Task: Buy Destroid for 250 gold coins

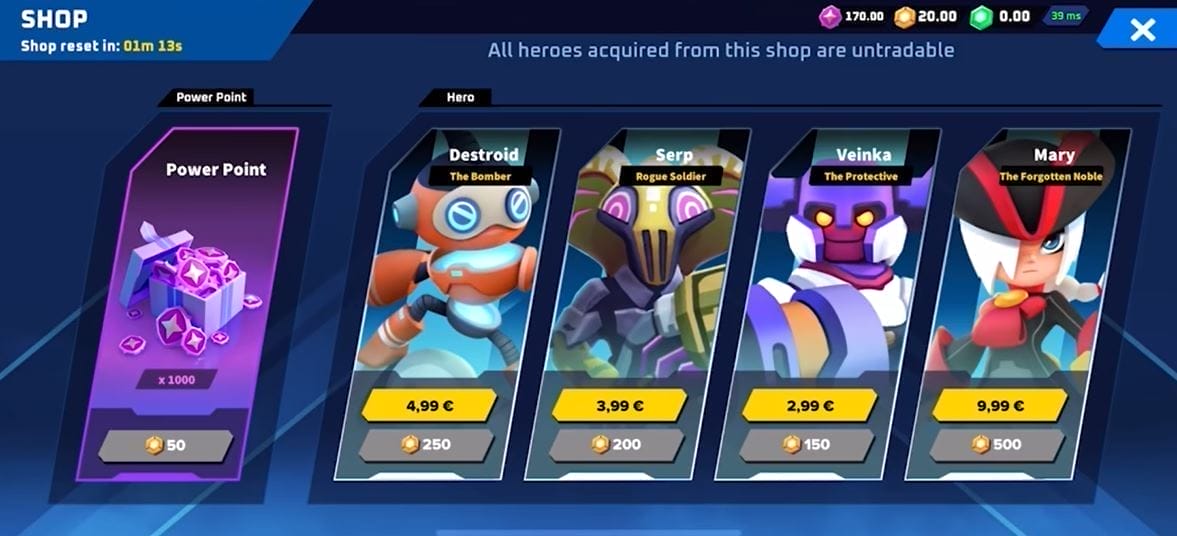Action: click(427, 445)
